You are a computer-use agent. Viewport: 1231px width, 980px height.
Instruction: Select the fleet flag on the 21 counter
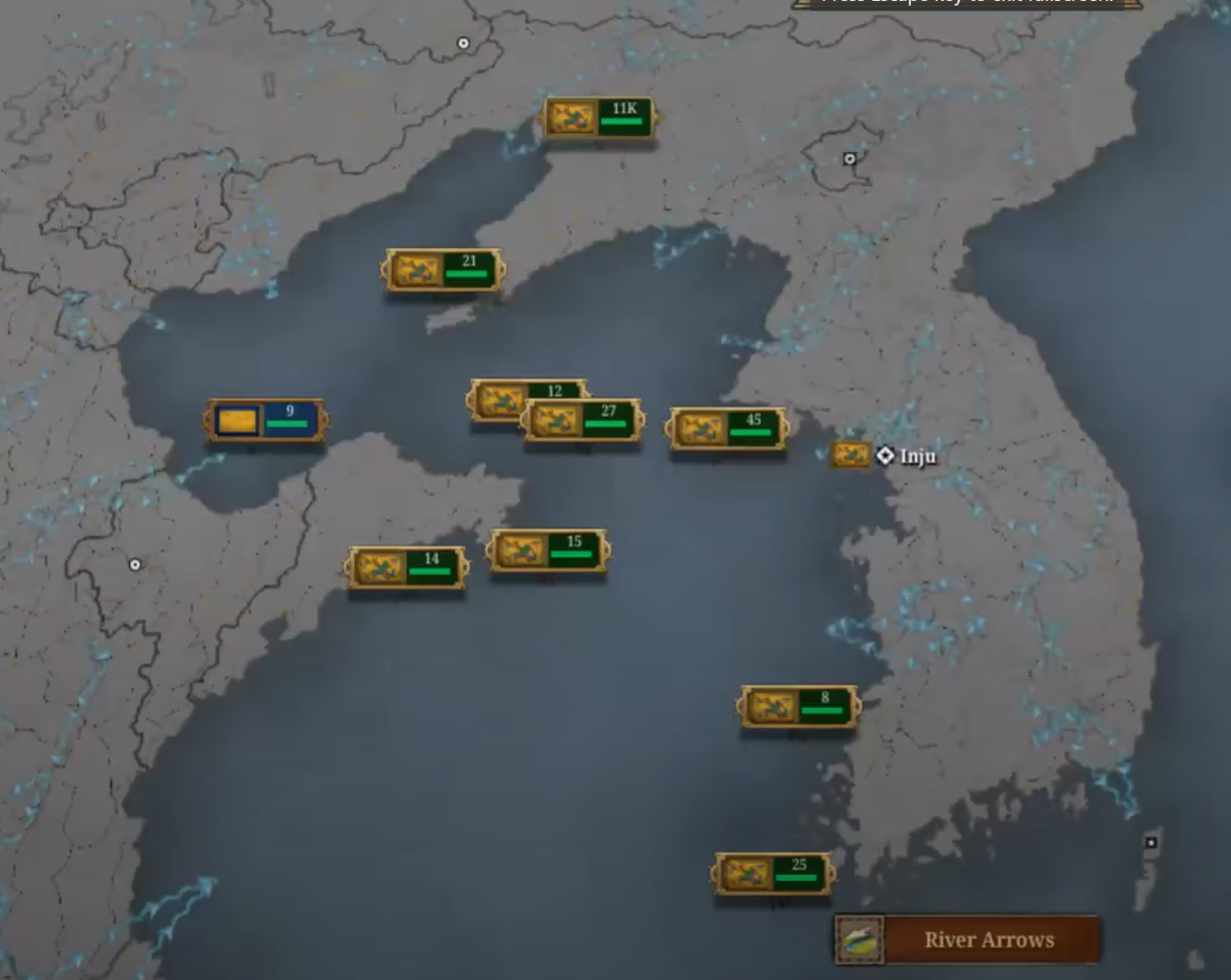click(x=417, y=269)
